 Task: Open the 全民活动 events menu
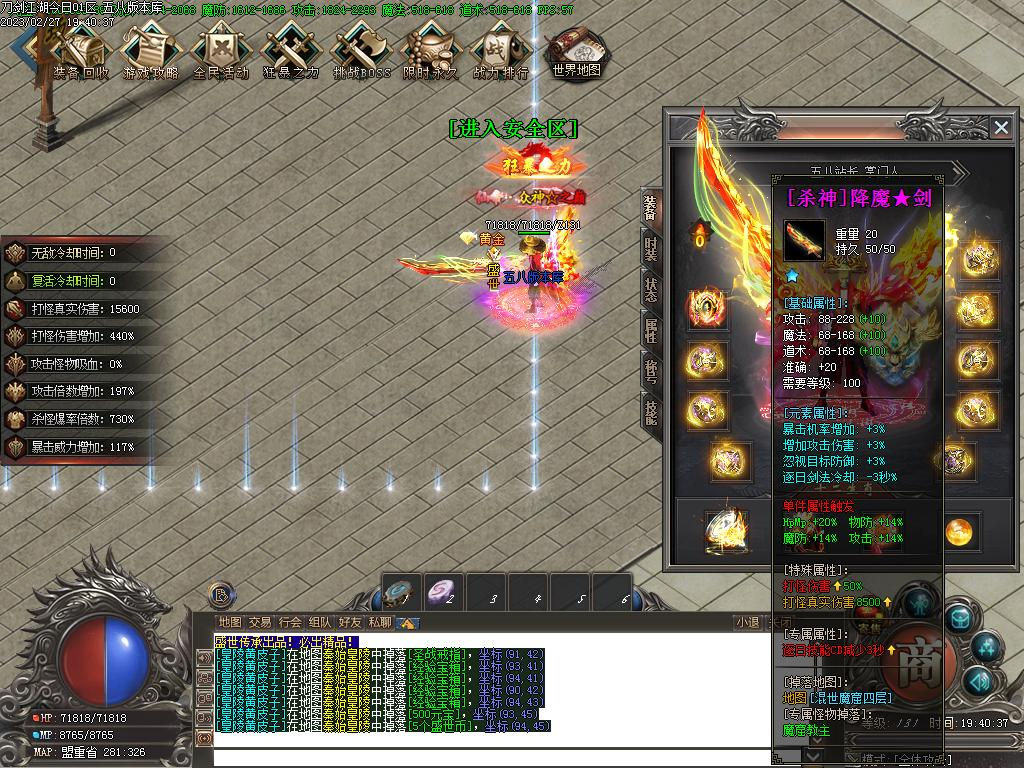pos(221,52)
